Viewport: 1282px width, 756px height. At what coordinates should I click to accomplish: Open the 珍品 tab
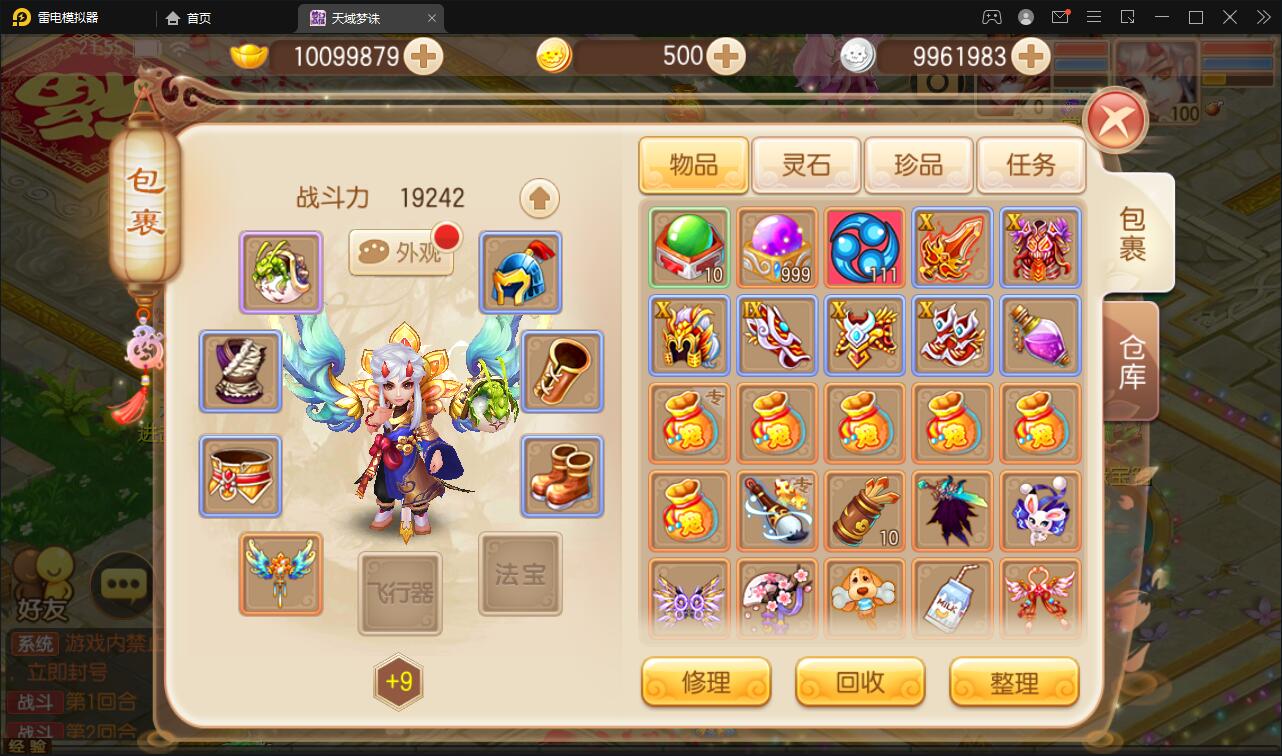[918, 164]
